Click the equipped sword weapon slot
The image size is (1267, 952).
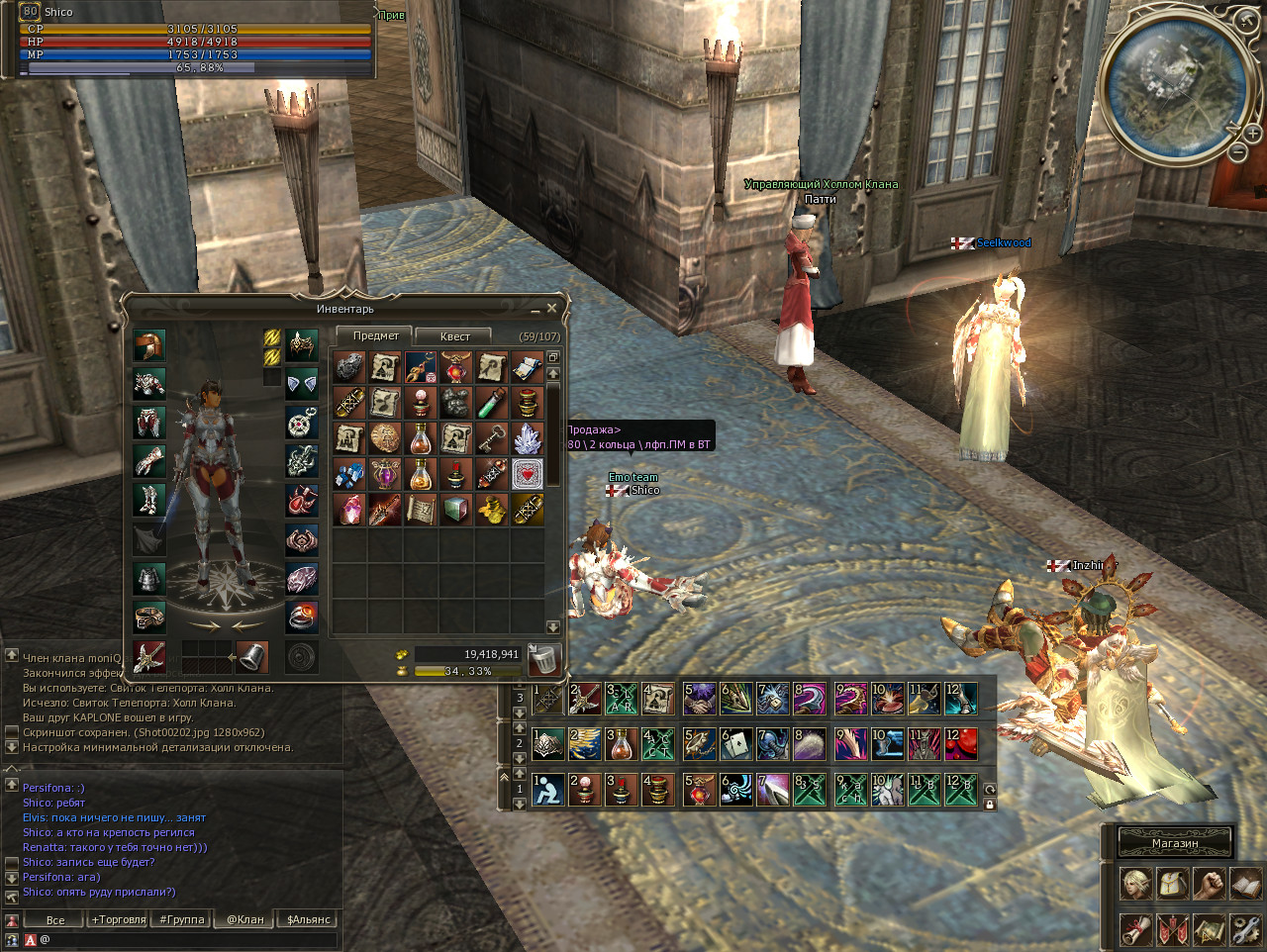(149, 656)
